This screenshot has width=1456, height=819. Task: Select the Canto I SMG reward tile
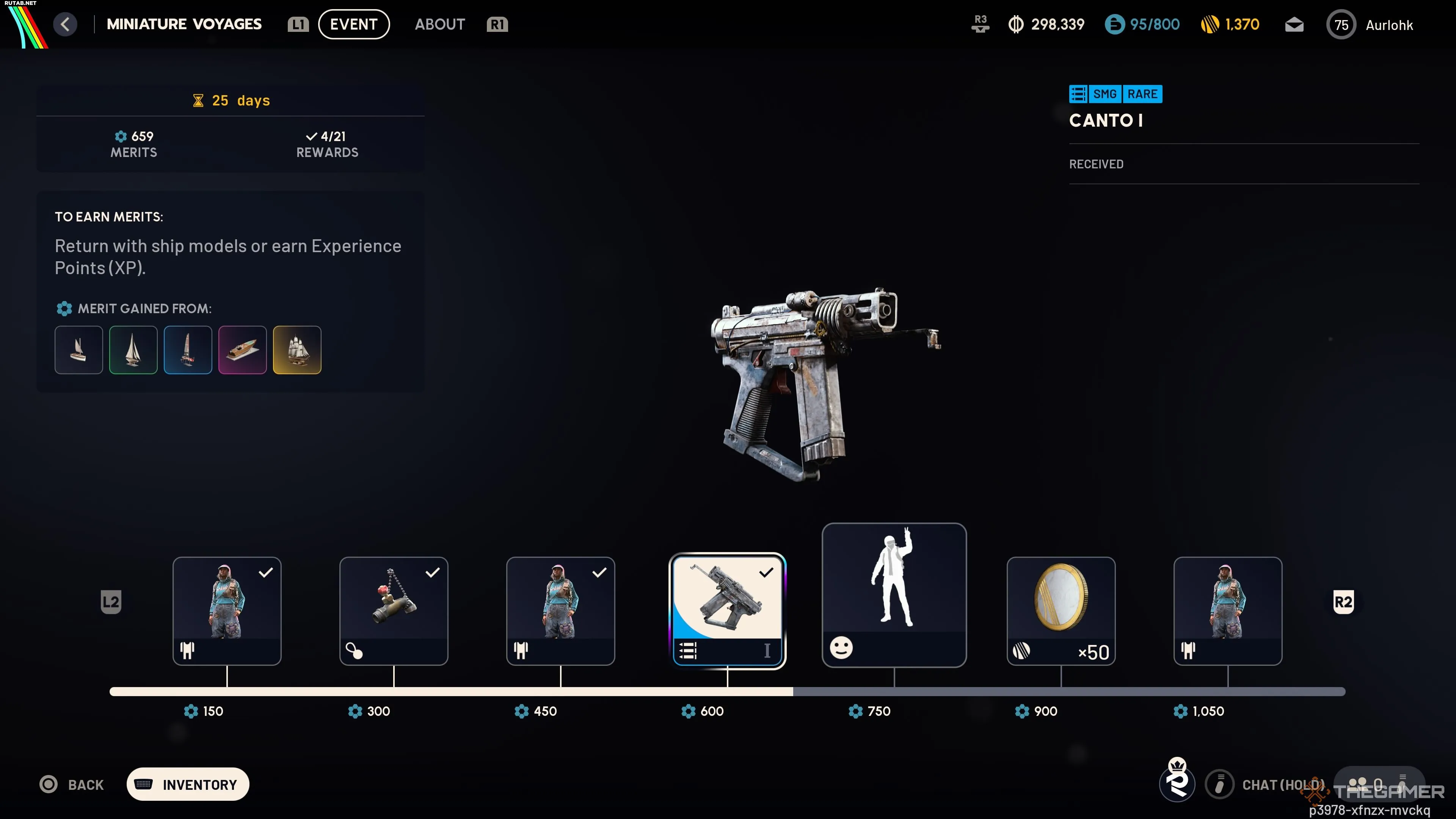pyautogui.click(x=727, y=610)
